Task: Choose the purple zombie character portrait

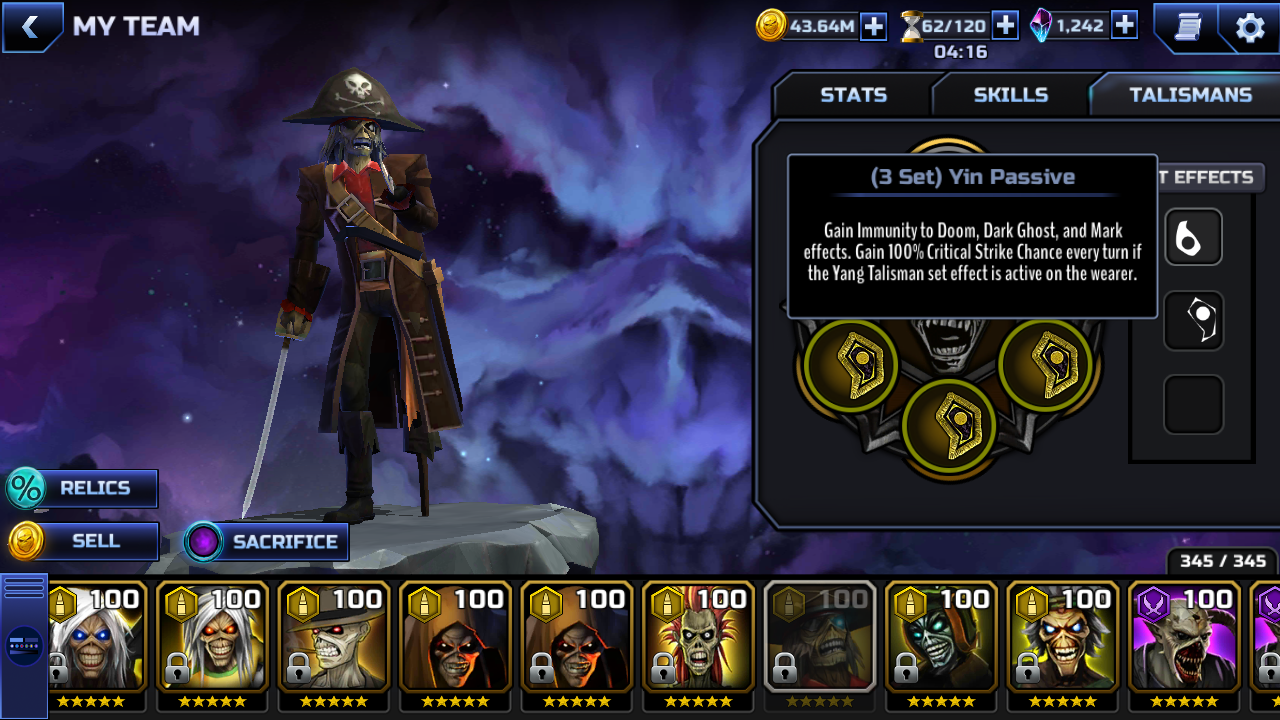Action: coord(1184,638)
